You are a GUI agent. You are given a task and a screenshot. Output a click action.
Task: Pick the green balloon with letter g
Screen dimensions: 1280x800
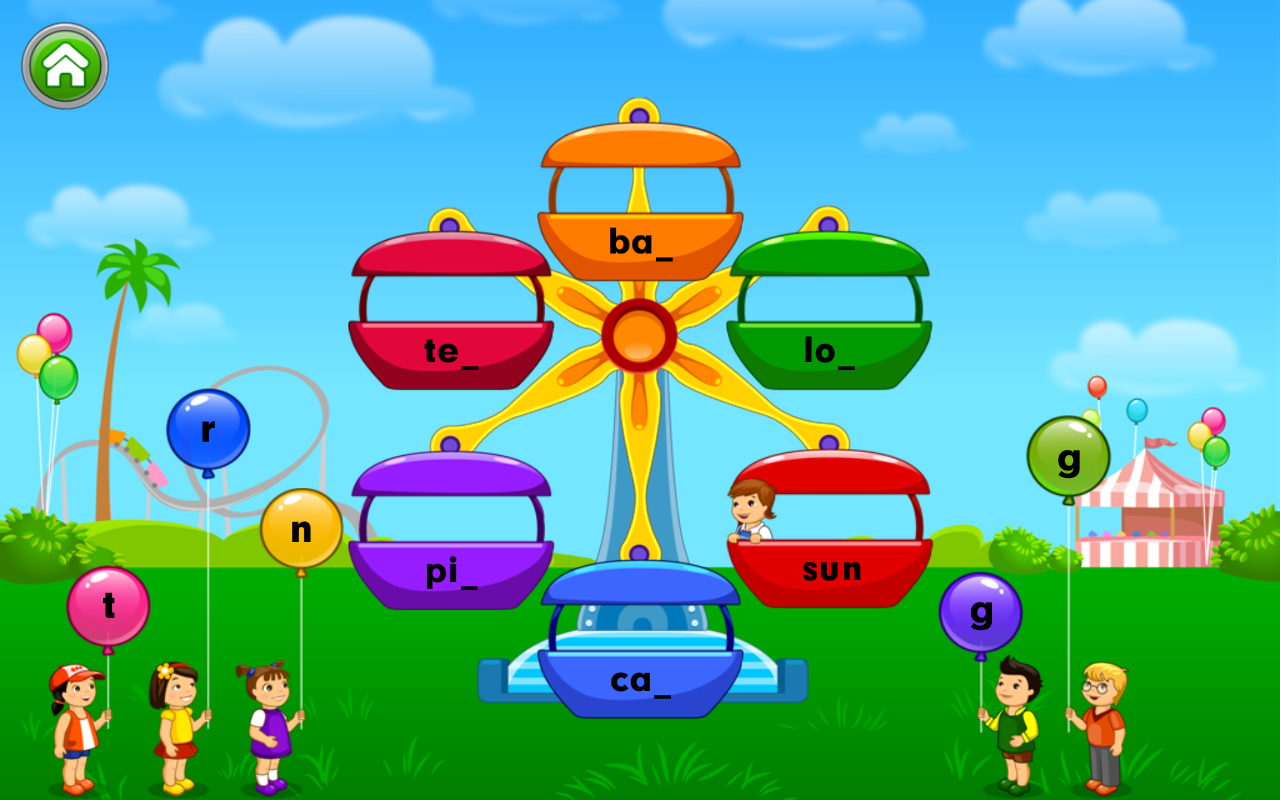point(1069,457)
